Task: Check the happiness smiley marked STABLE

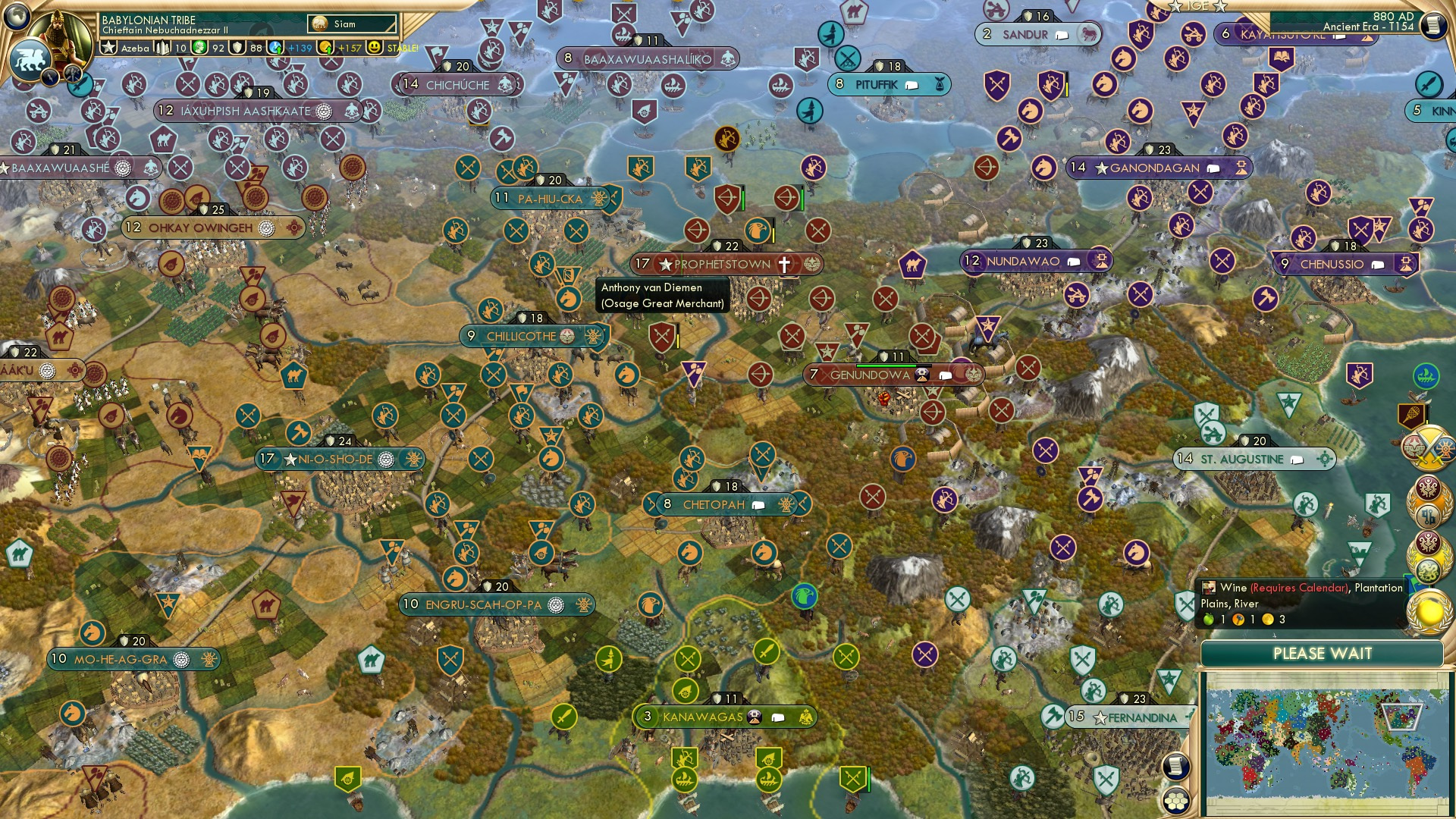Action: [377, 47]
